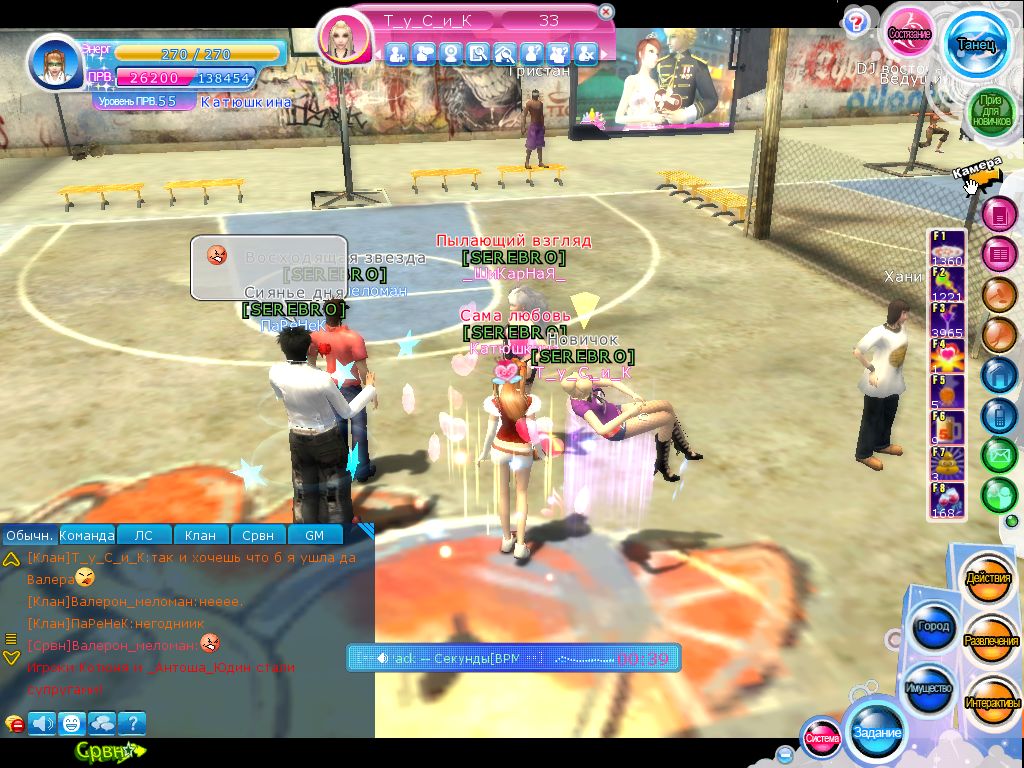Open the Танец dance mode button
This screenshot has width=1024, height=768.
tap(974, 44)
